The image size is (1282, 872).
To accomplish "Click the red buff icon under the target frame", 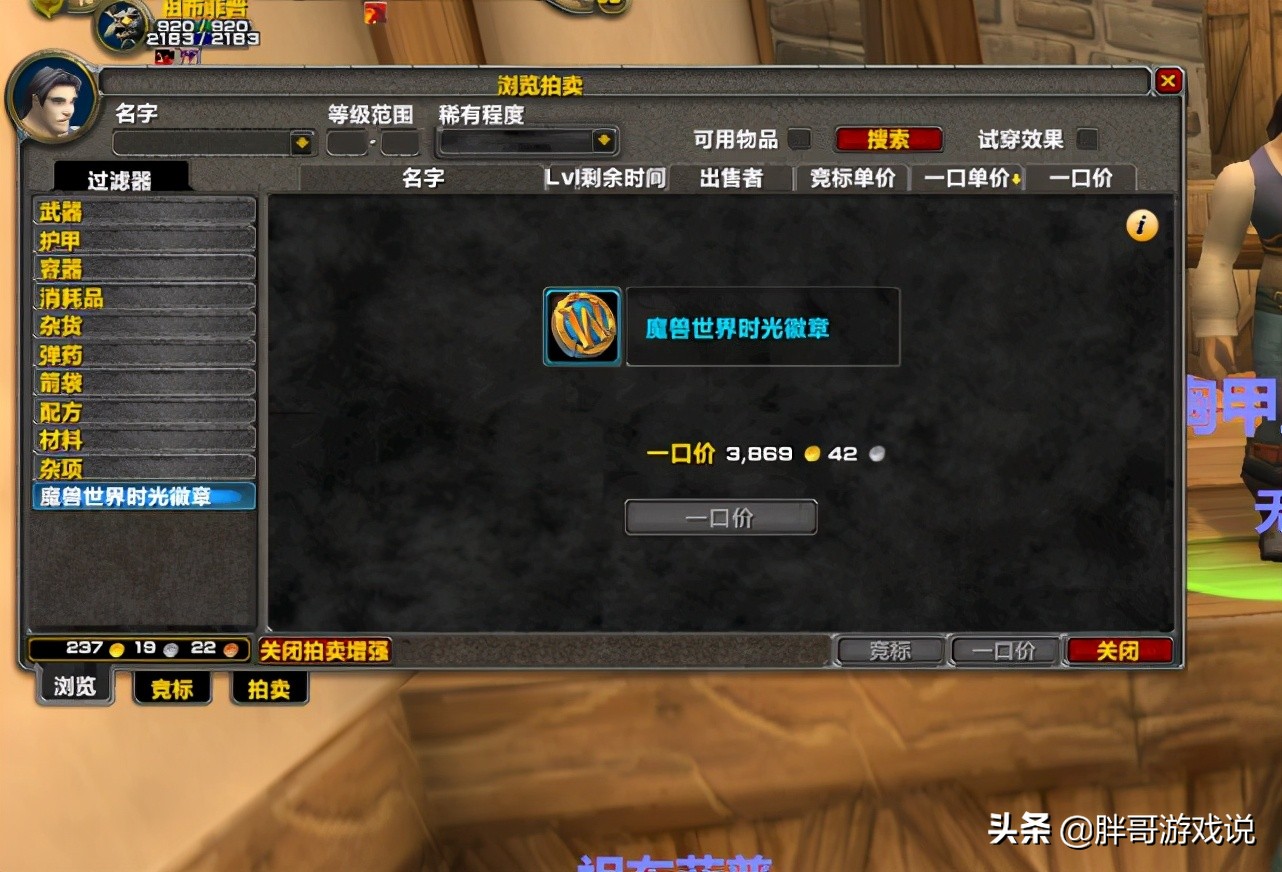I will (x=163, y=56).
